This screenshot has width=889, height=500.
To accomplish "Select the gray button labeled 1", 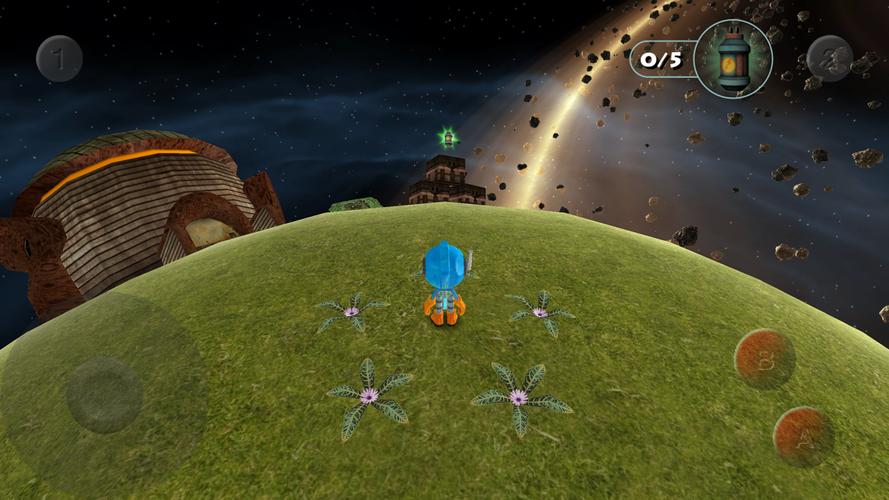I will tap(59, 59).
